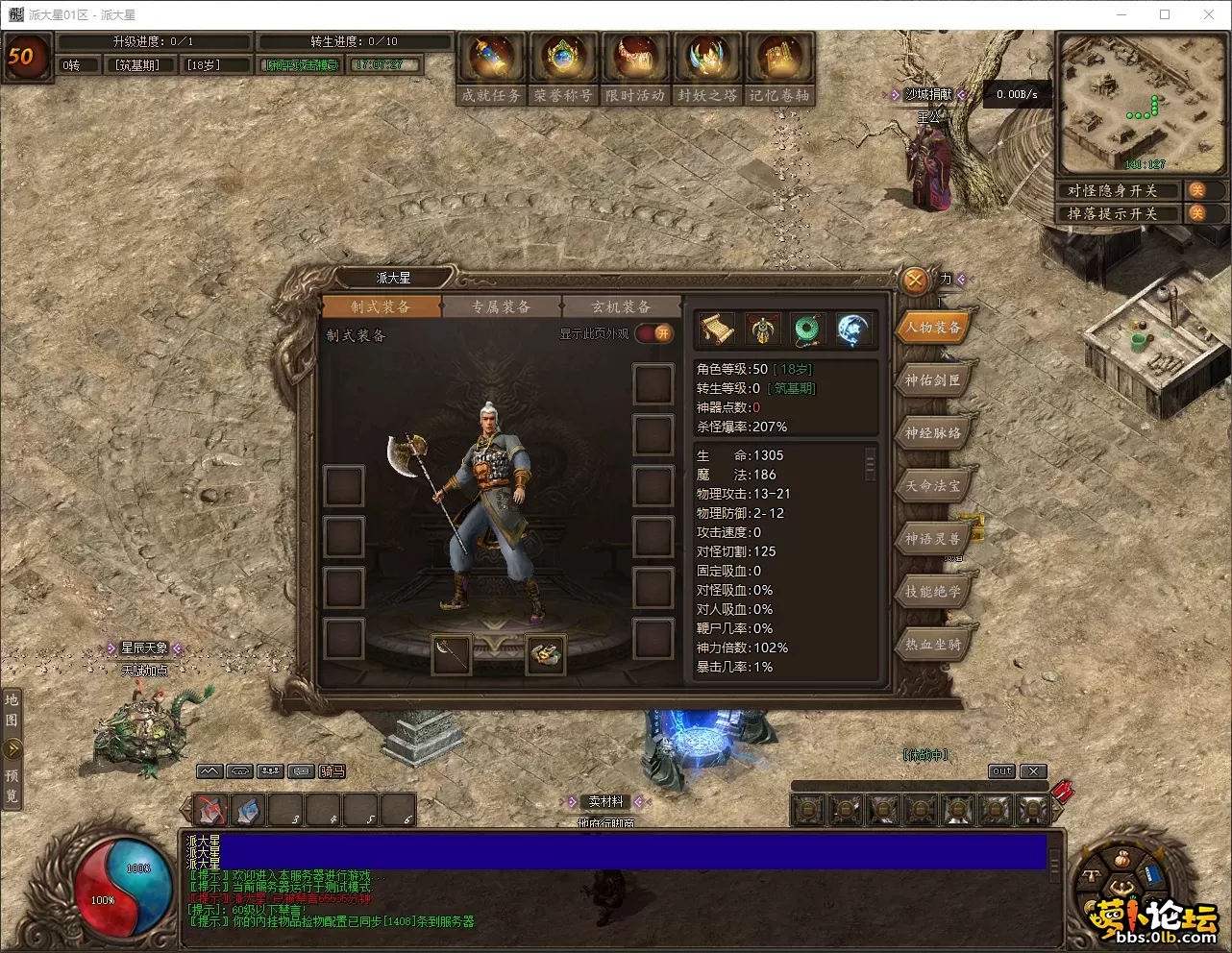Close the character equipment panel

[x=915, y=280]
